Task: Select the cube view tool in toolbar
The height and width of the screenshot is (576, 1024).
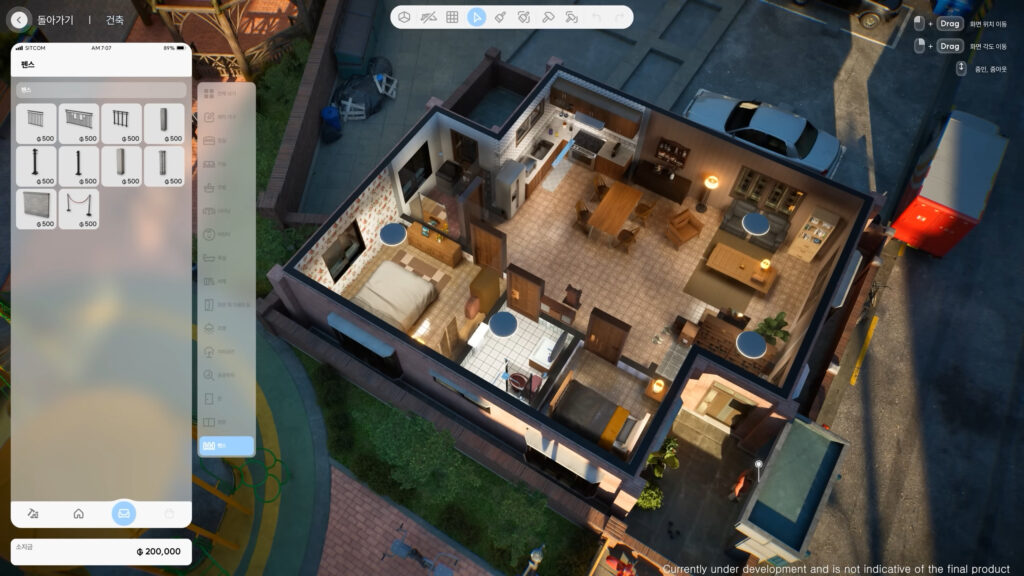Action: pyautogui.click(x=404, y=17)
